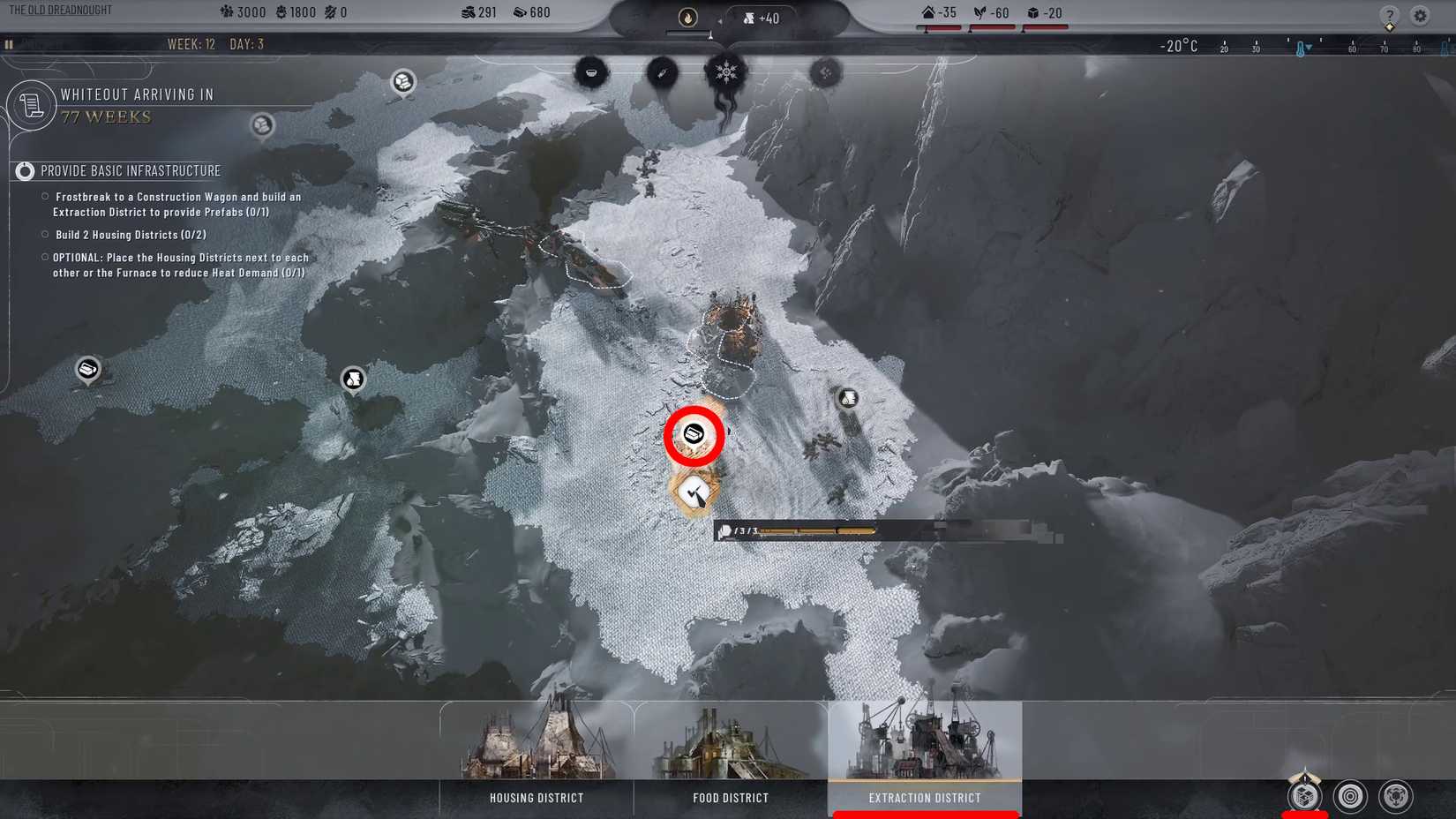Click the concentric target icon near bottom right
Viewport: 1456px width, 819px height.
coord(1347,795)
